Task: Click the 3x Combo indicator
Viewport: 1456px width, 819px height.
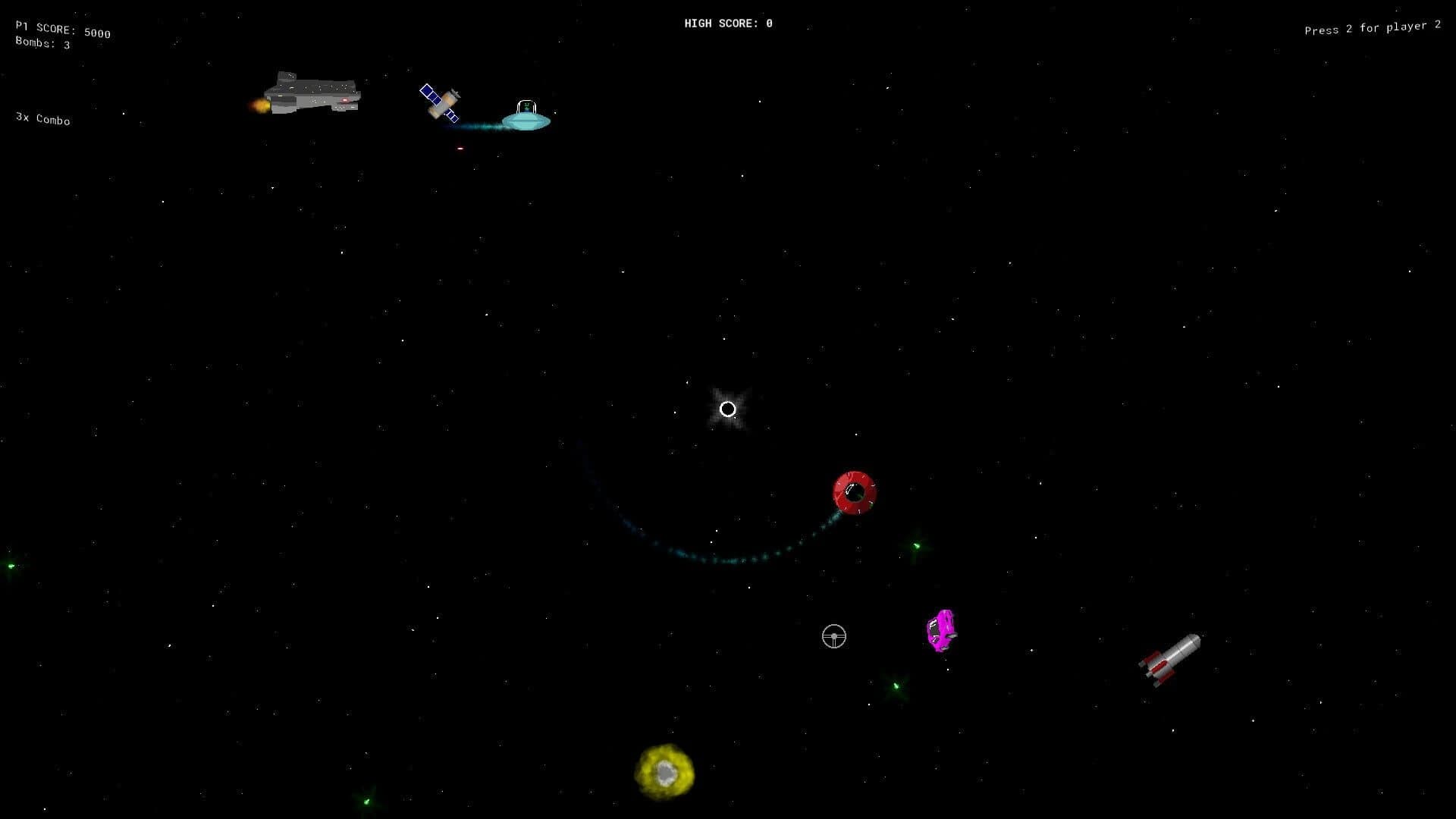Action: pos(42,118)
